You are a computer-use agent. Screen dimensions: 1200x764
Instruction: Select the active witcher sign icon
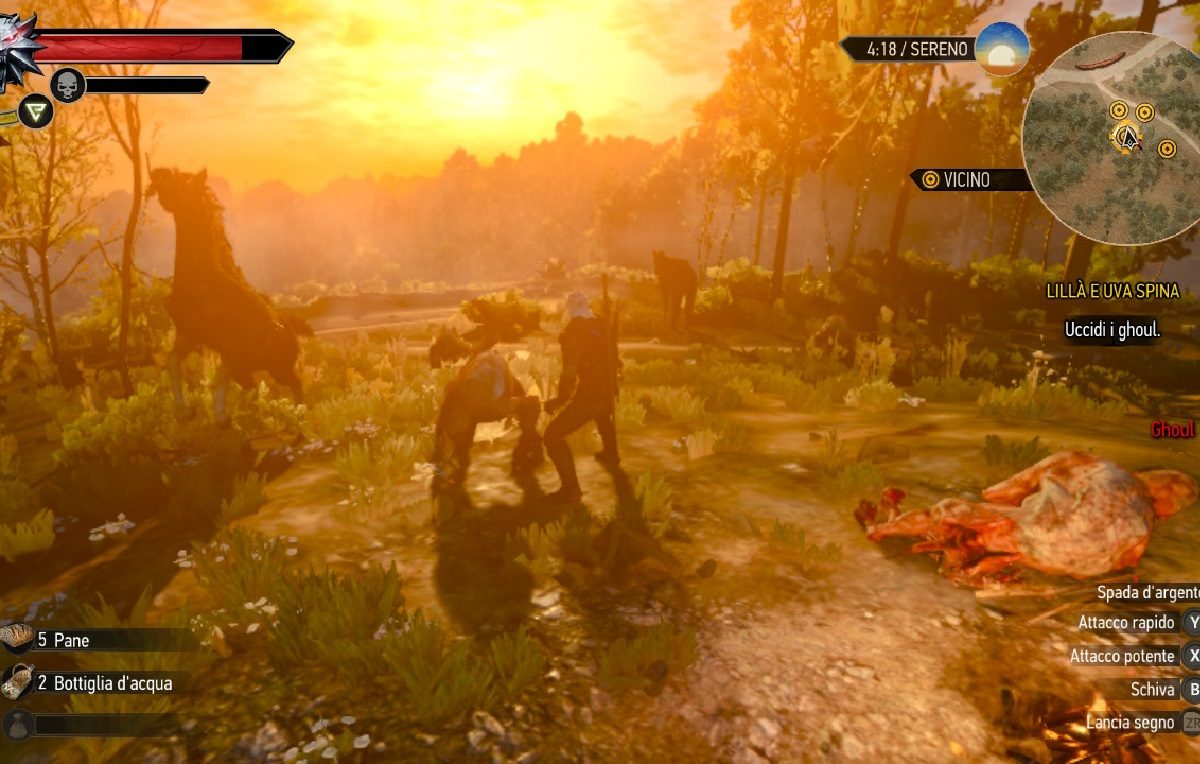coord(36,111)
